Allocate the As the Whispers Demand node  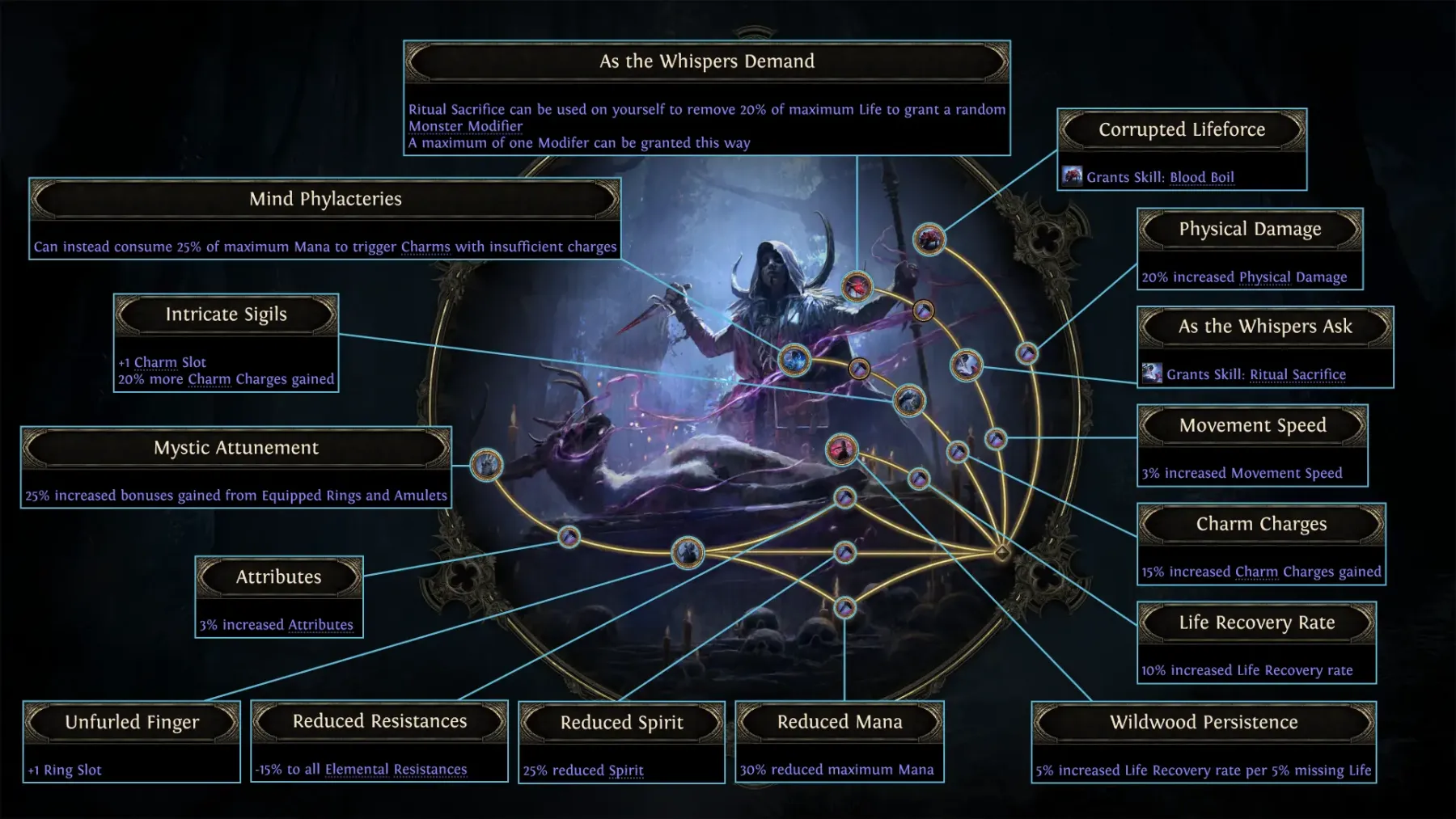[857, 286]
